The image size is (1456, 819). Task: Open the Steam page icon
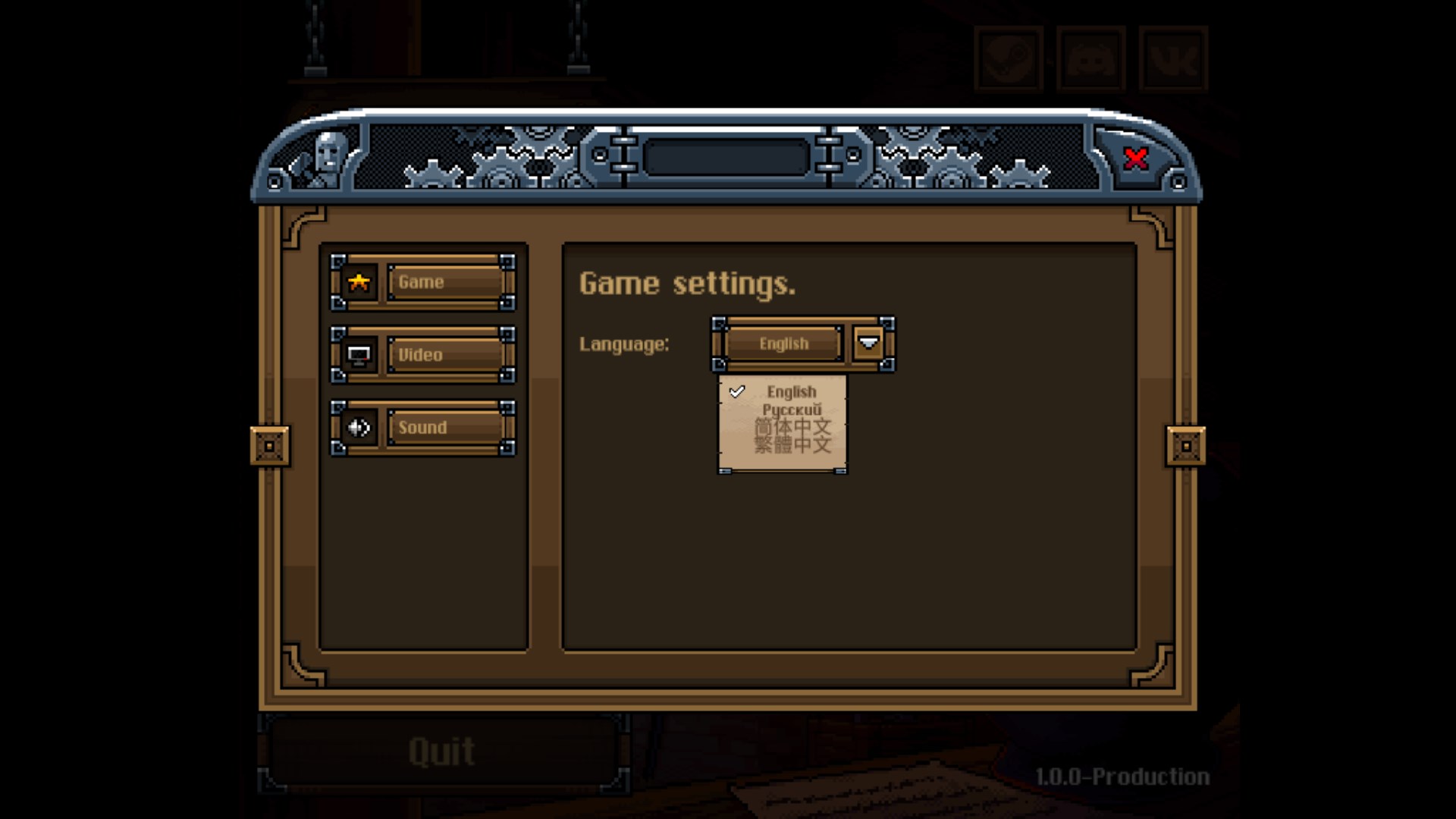pos(1009,58)
